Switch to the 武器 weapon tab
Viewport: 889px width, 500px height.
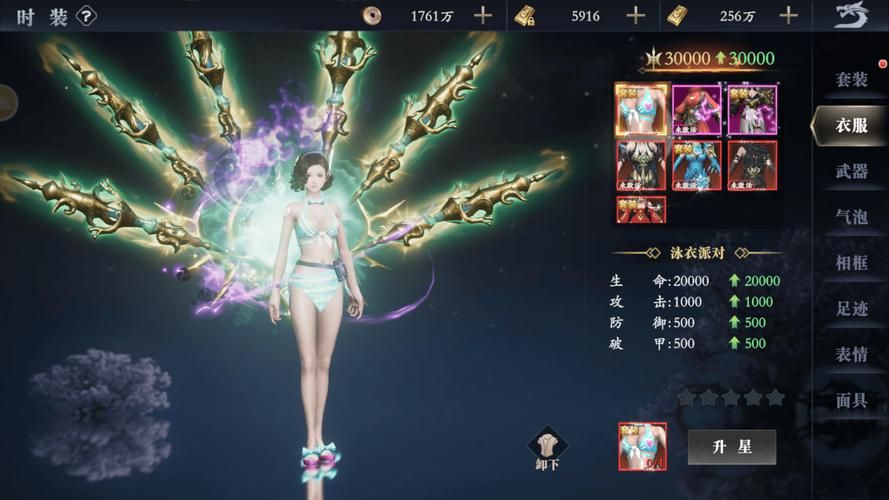click(851, 171)
